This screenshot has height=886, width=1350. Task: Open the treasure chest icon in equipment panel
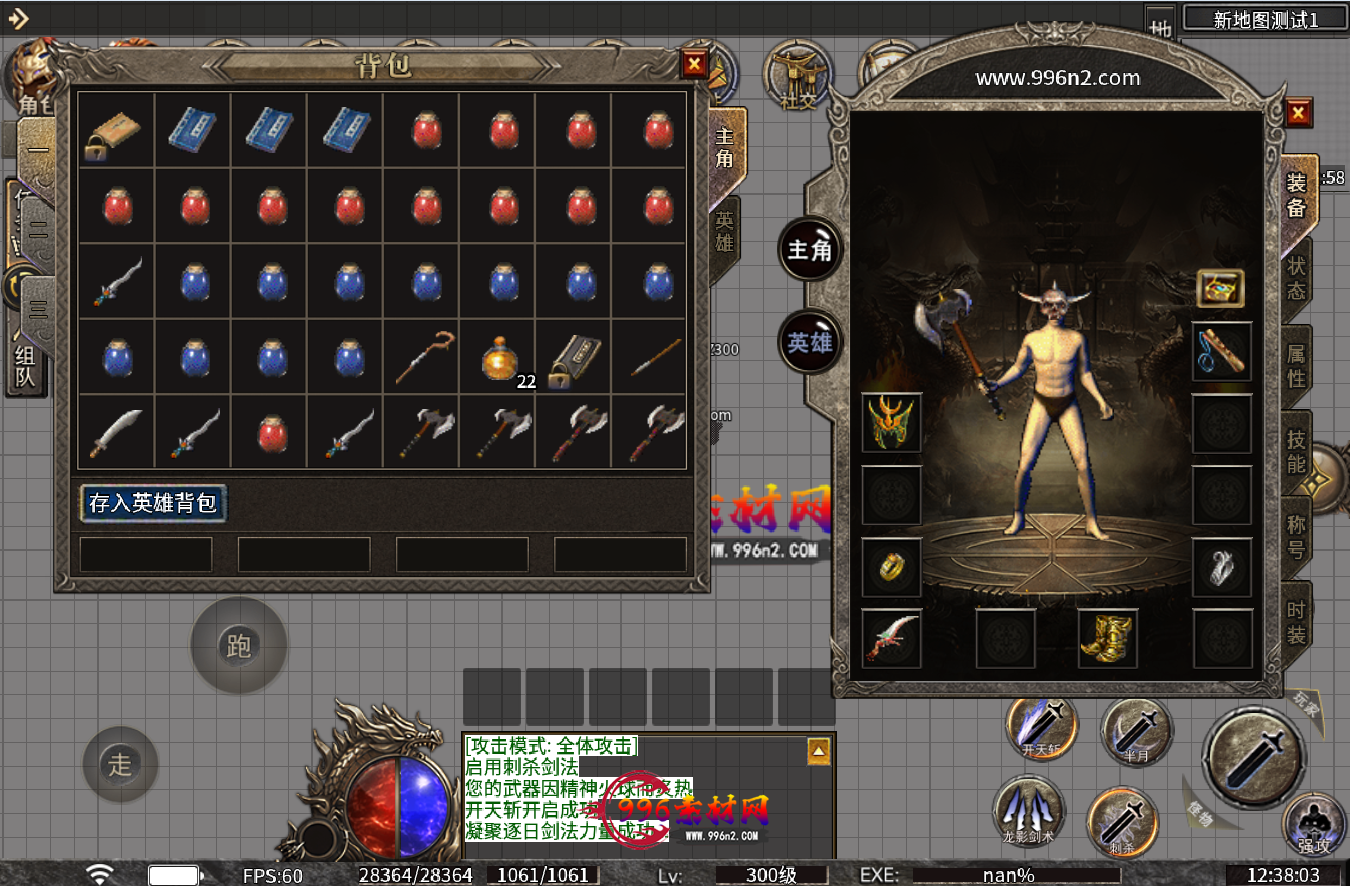click(1221, 288)
